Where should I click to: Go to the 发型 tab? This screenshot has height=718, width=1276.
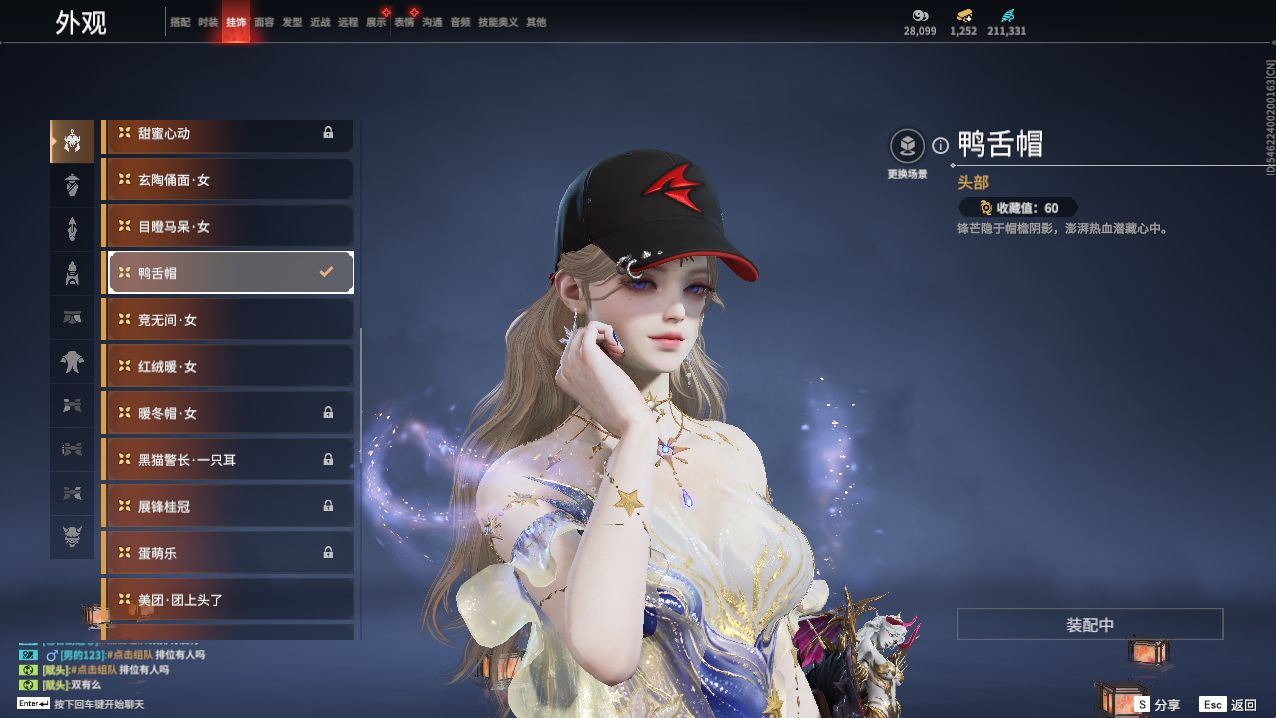pos(292,22)
